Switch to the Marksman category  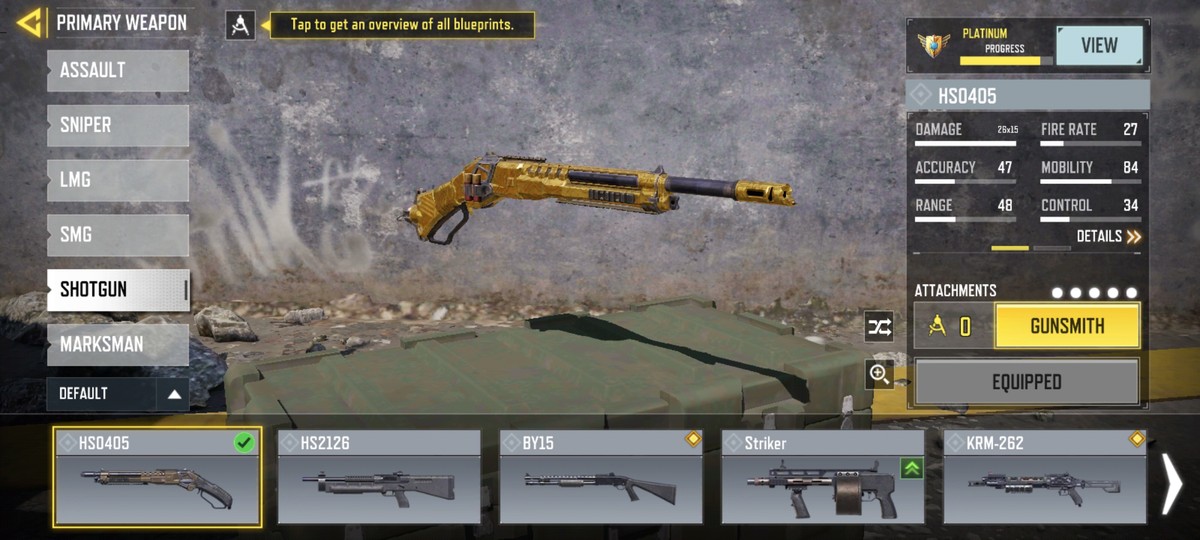[117, 345]
